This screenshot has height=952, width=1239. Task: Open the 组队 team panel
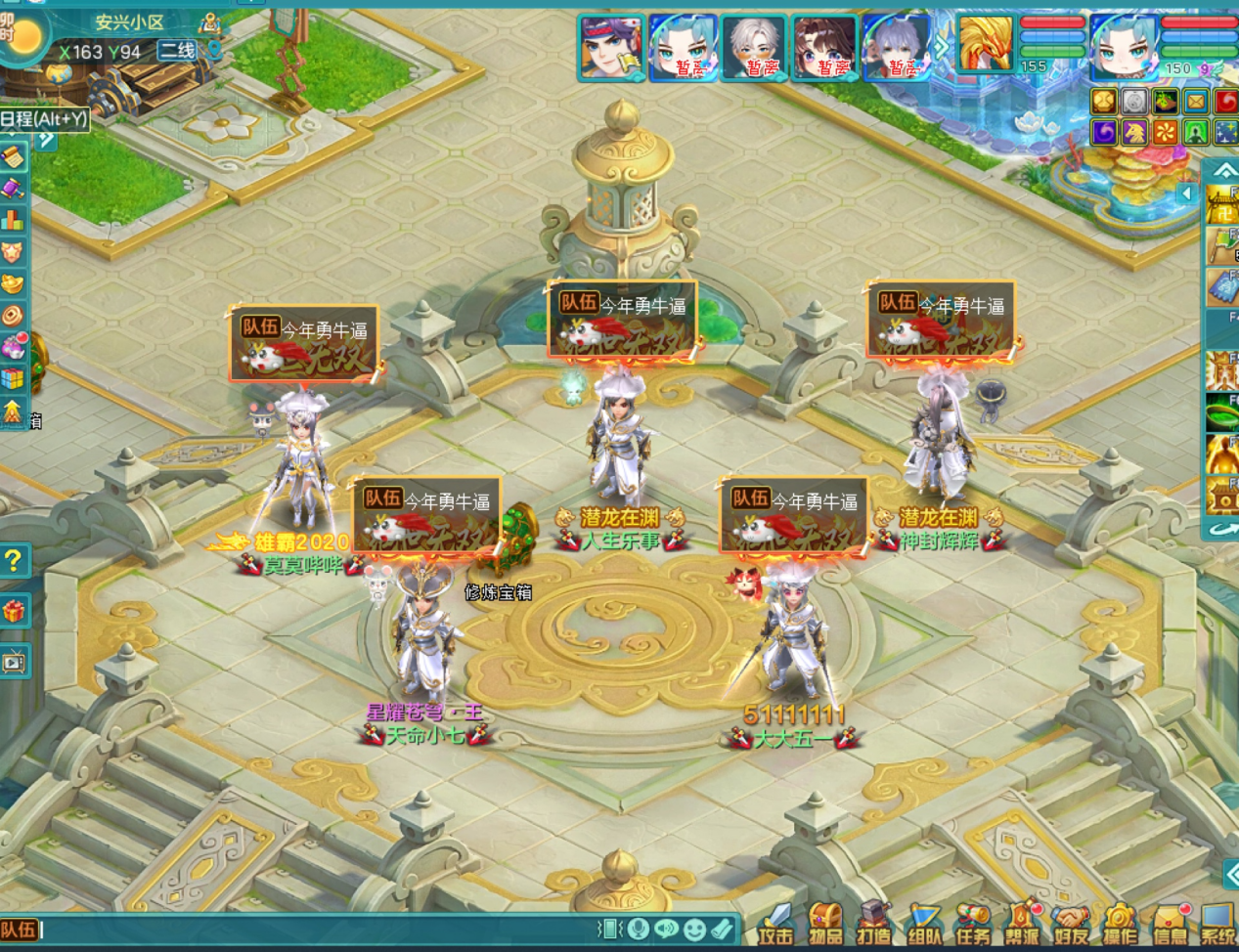[924, 925]
